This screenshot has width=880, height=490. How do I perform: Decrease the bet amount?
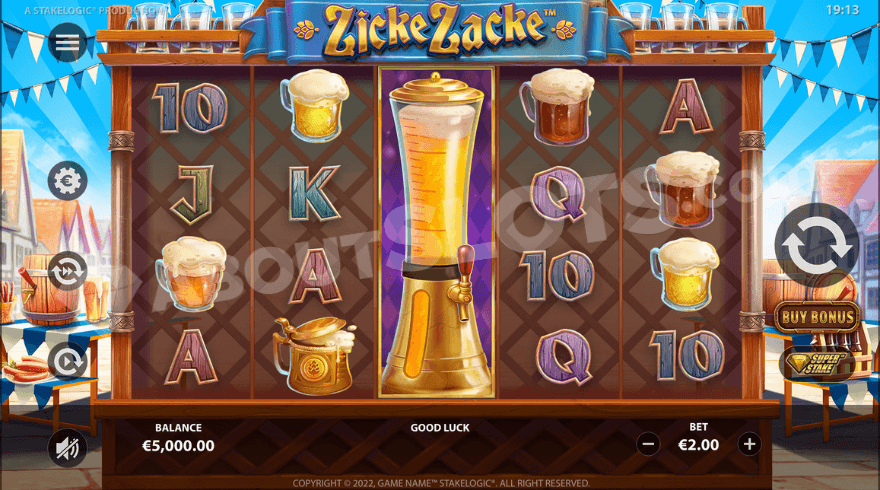(x=648, y=444)
